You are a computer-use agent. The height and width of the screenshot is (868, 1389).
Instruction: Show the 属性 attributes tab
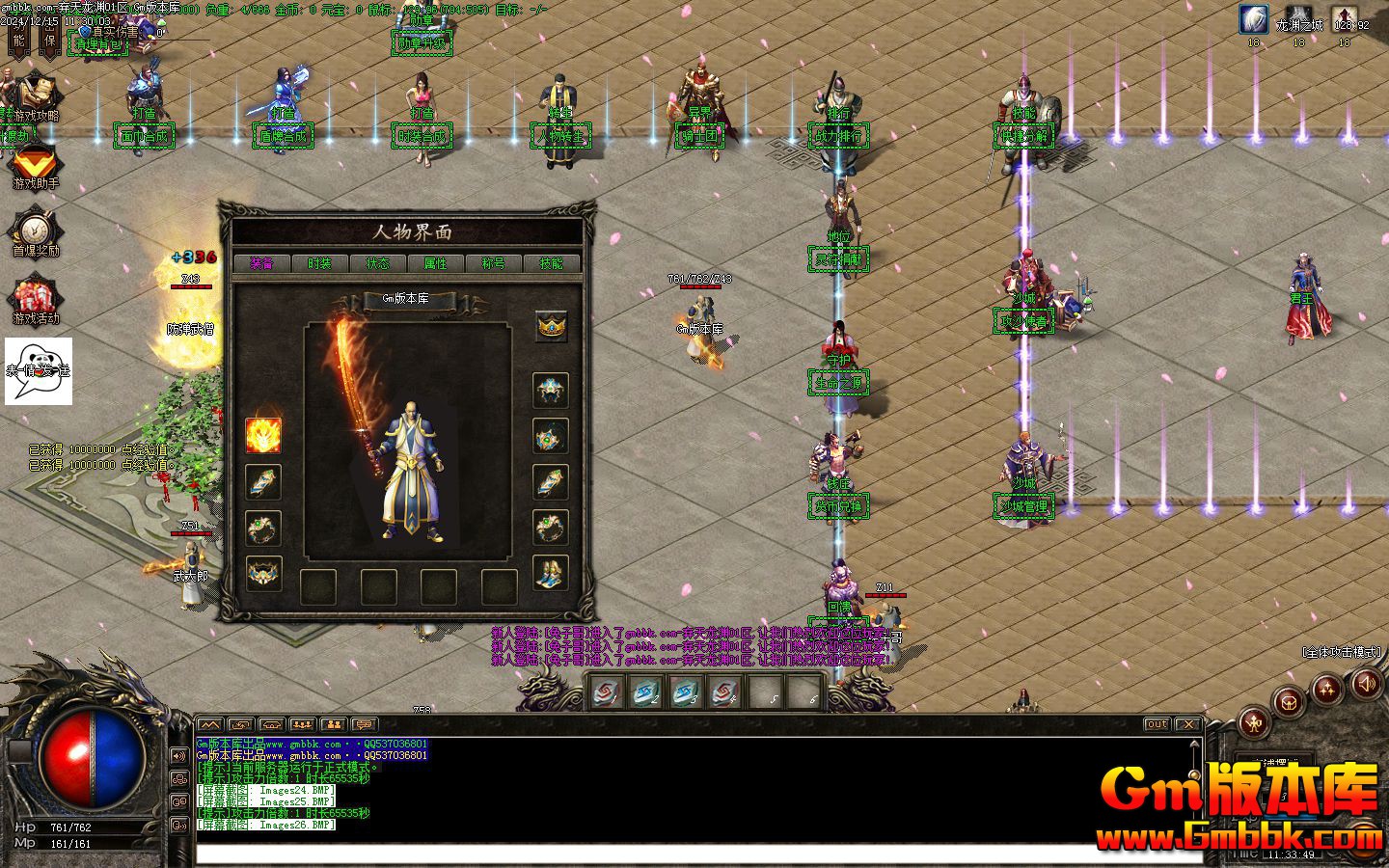pyautogui.click(x=435, y=263)
